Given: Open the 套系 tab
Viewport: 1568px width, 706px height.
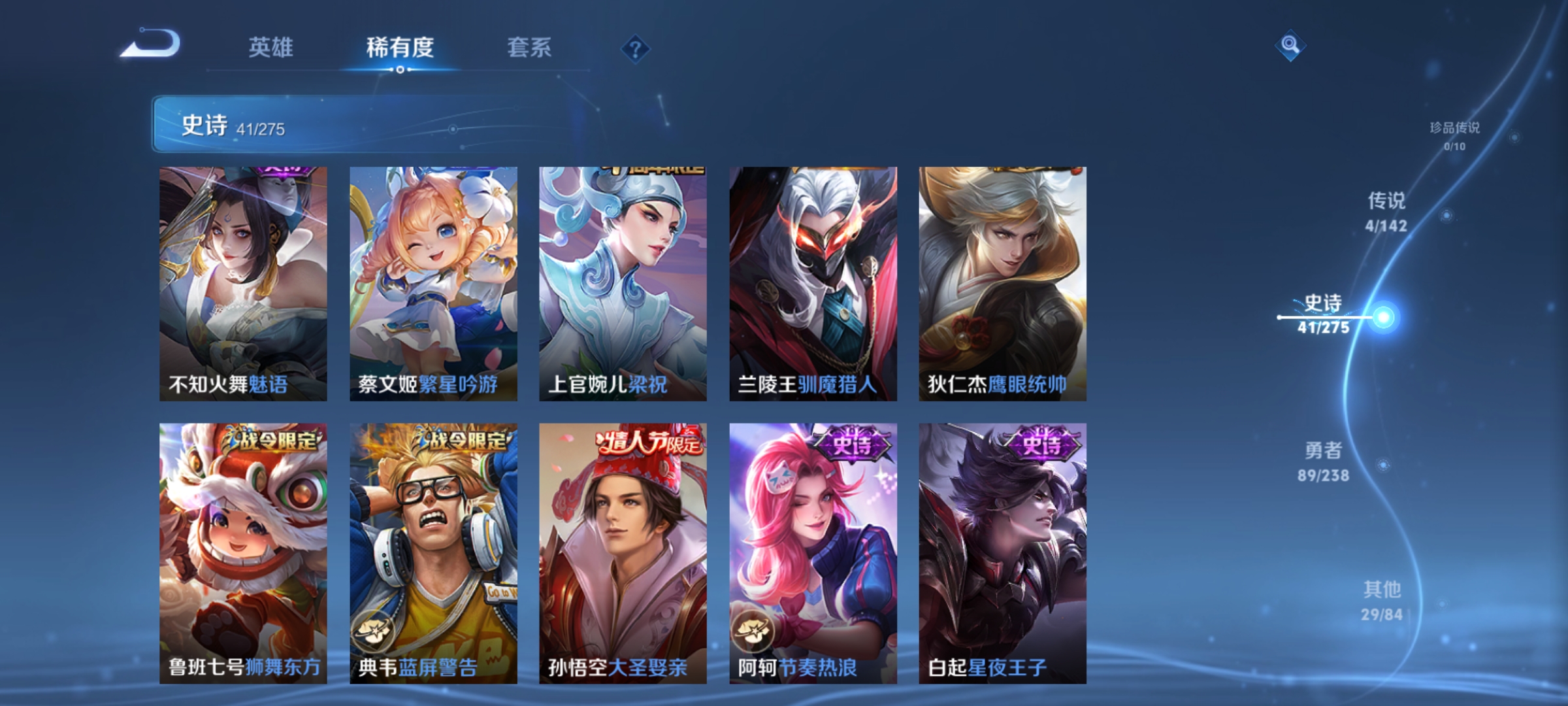Looking at the screenshot, I should [x=529, y=47].
